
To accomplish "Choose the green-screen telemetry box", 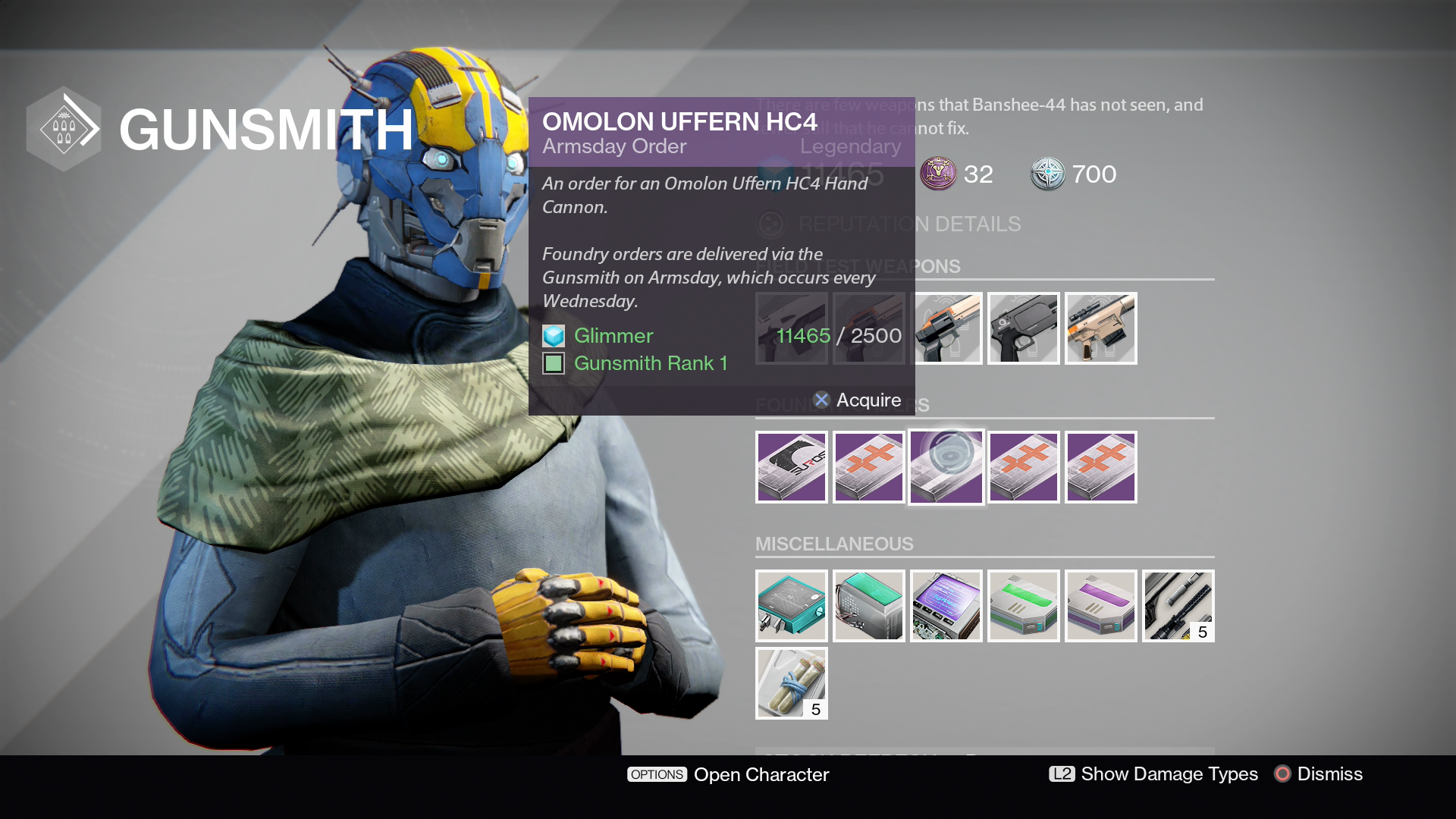I will coord(869,606).
